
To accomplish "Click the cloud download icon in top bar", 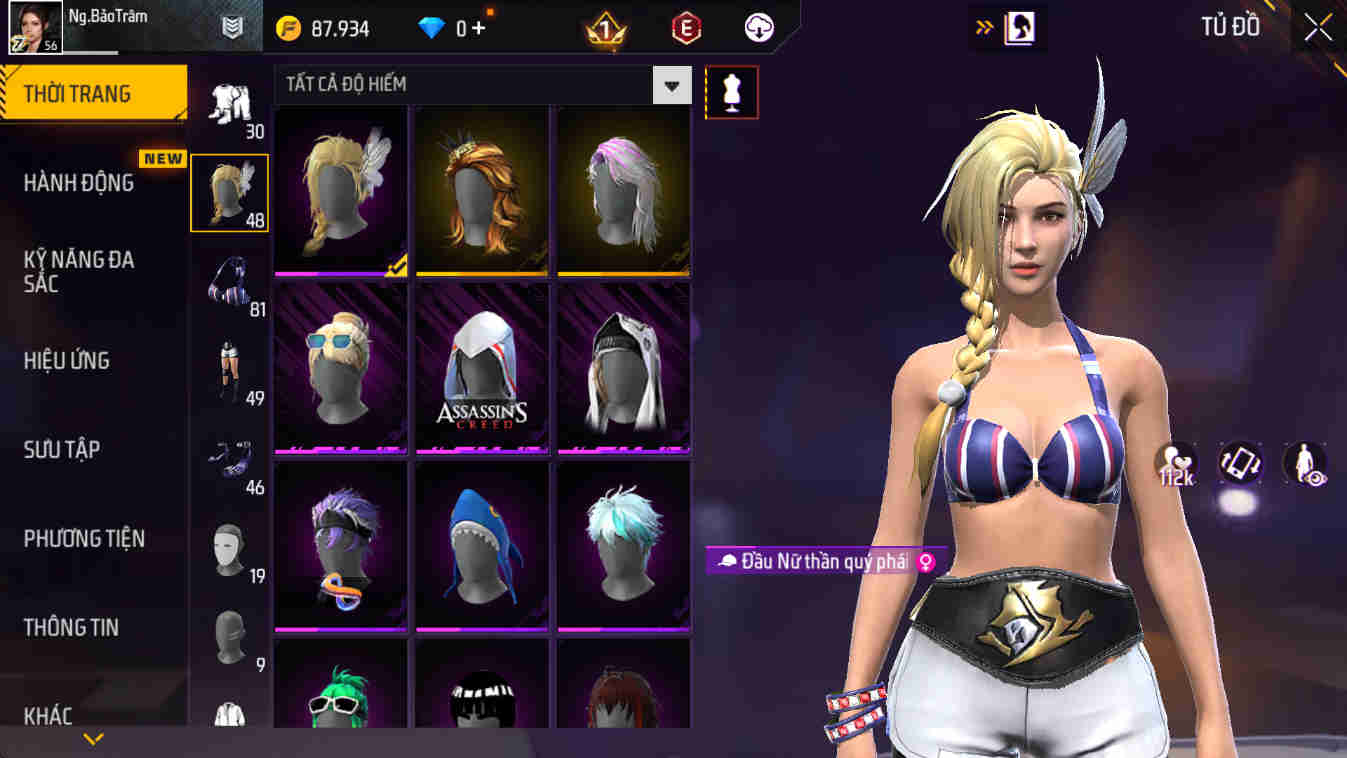I will click(758, 27).
